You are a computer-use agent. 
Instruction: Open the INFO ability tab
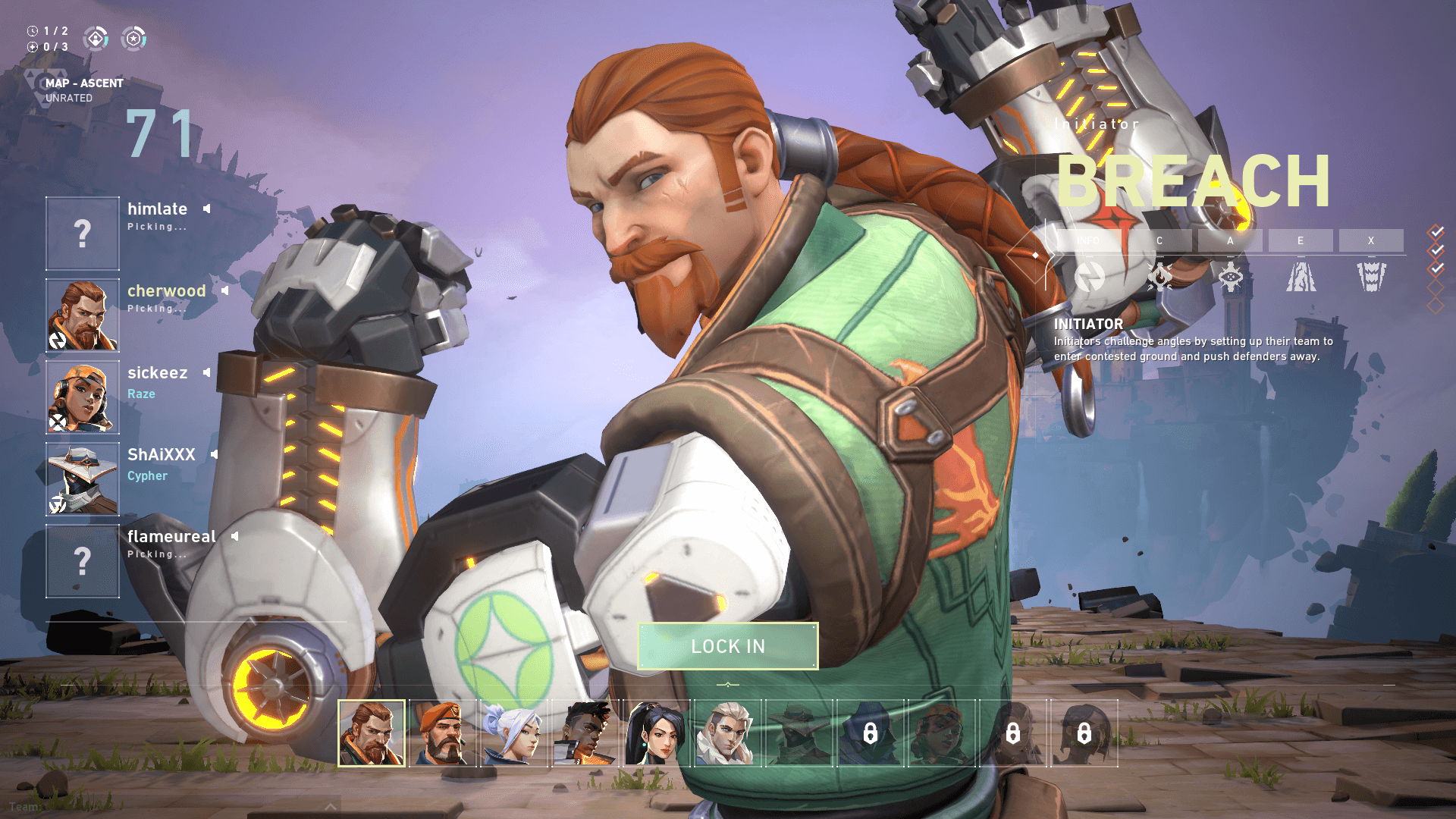tap(1088, 240)
